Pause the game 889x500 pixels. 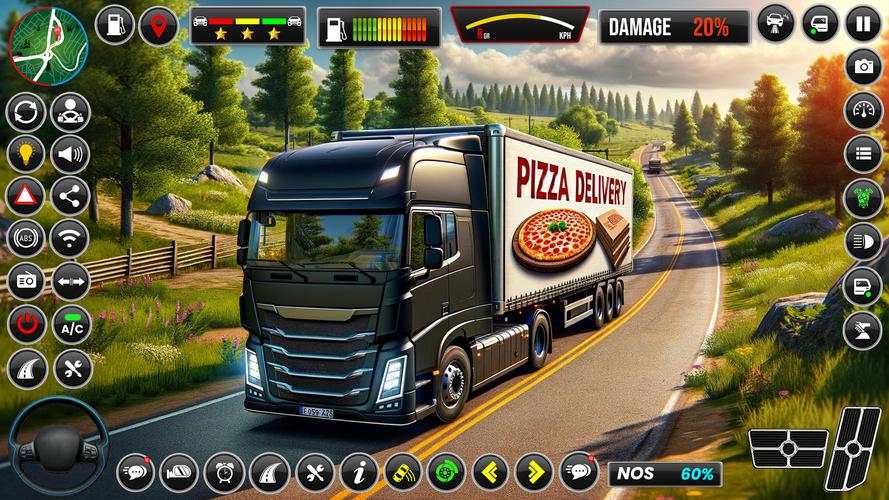coord(863,23)
